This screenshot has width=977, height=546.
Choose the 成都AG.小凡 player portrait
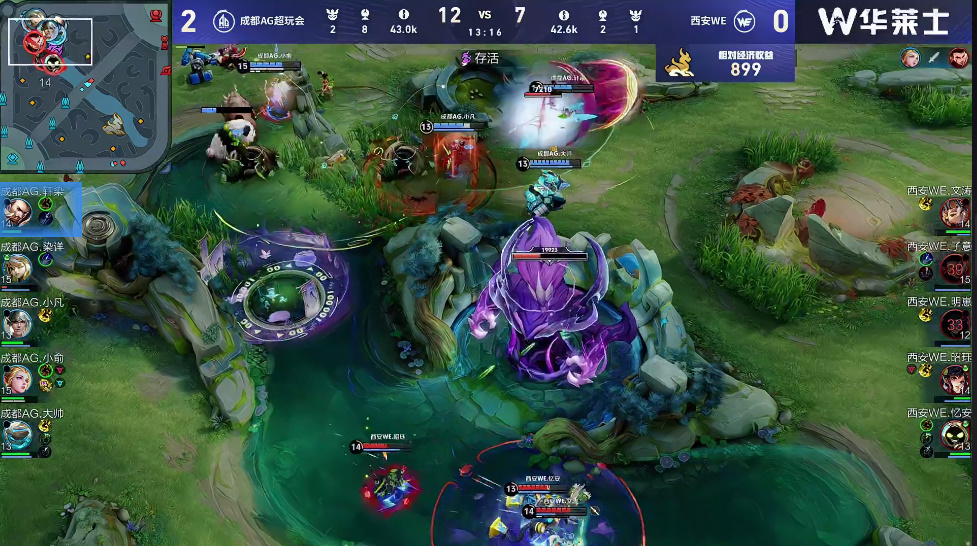17,323
